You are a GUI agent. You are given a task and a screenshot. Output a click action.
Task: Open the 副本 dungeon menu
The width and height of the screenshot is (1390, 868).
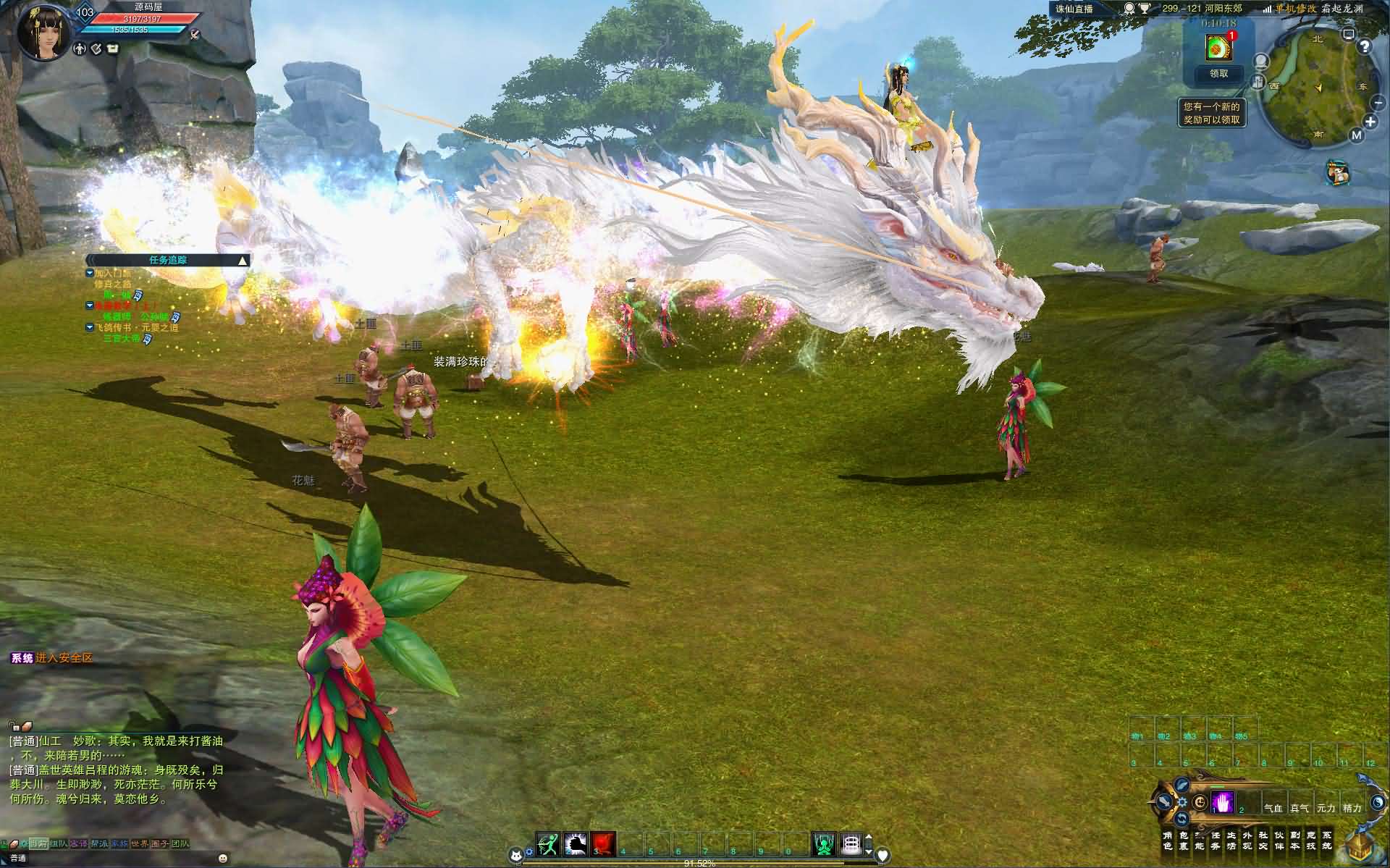(x=1295, y=840)
